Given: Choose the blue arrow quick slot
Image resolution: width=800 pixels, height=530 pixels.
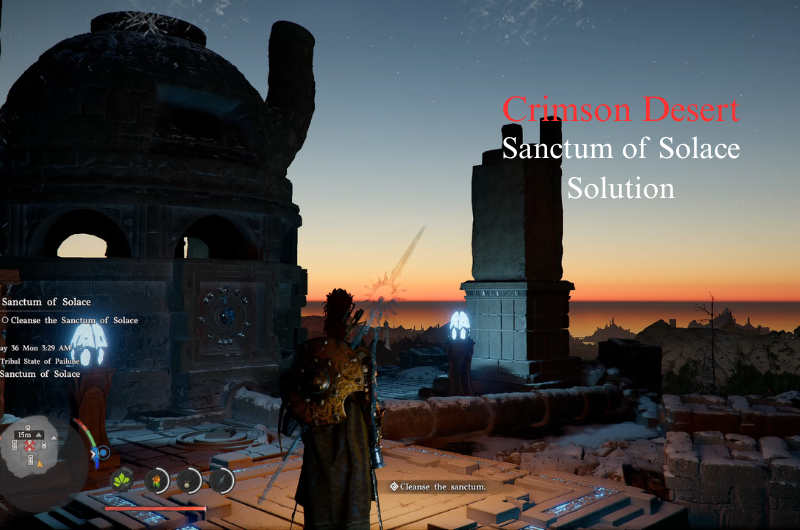Looking at the screenshot, I should [220, 480].
